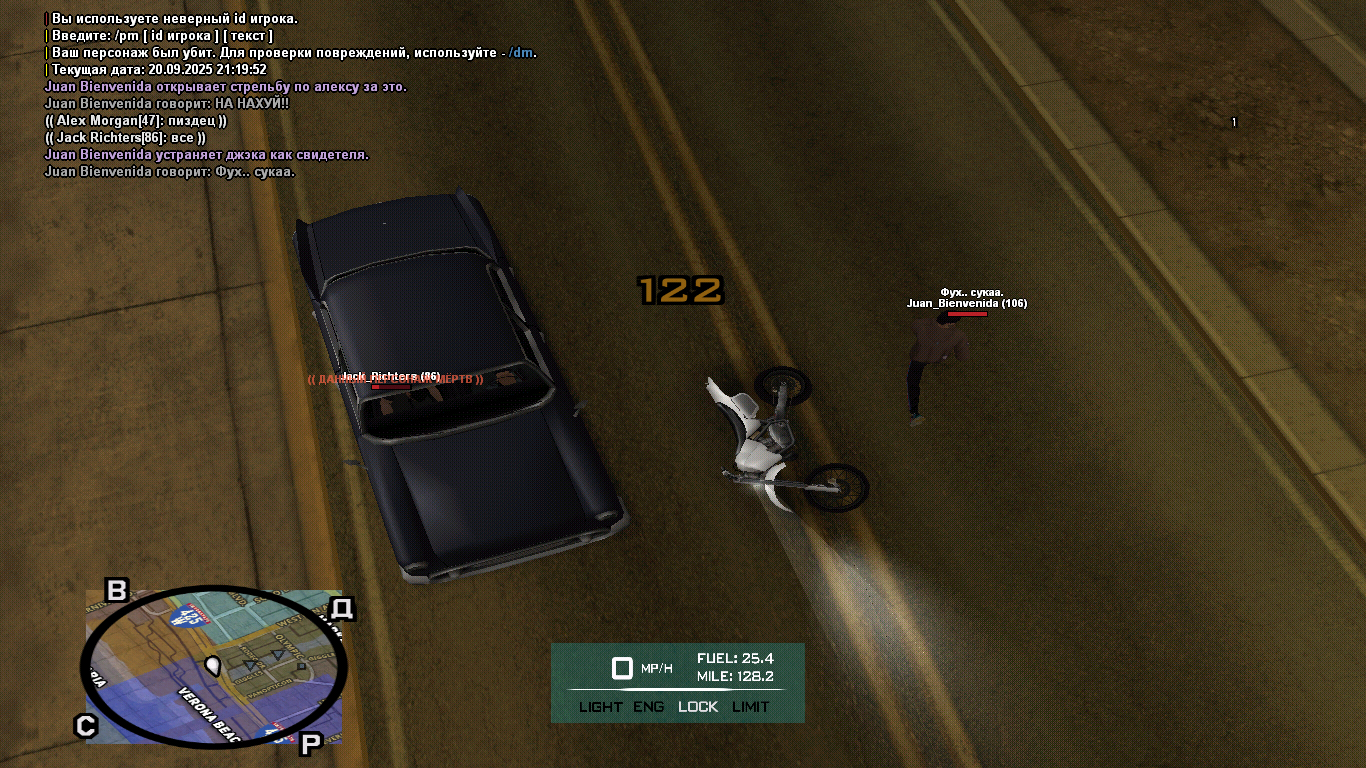Click the /dm command in chat
This screenshot has width=1366, height=768.
[522, 53]
